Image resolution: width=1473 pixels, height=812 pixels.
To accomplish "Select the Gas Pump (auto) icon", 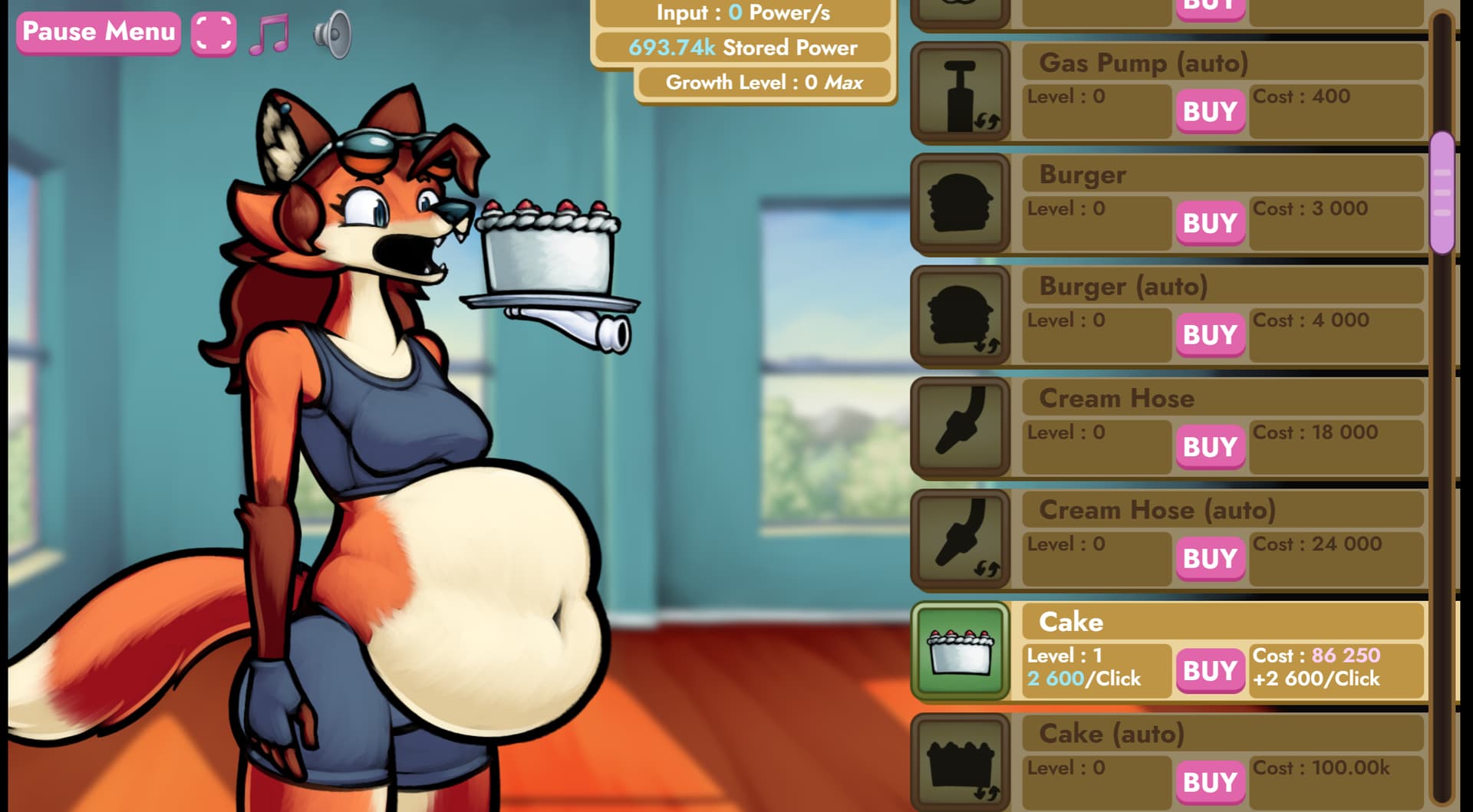I will point(961,92).
